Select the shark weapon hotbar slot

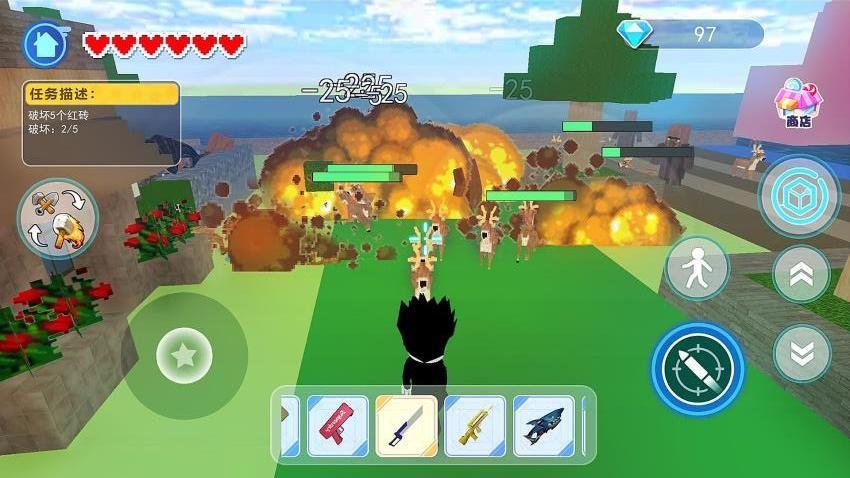(544, 426)
